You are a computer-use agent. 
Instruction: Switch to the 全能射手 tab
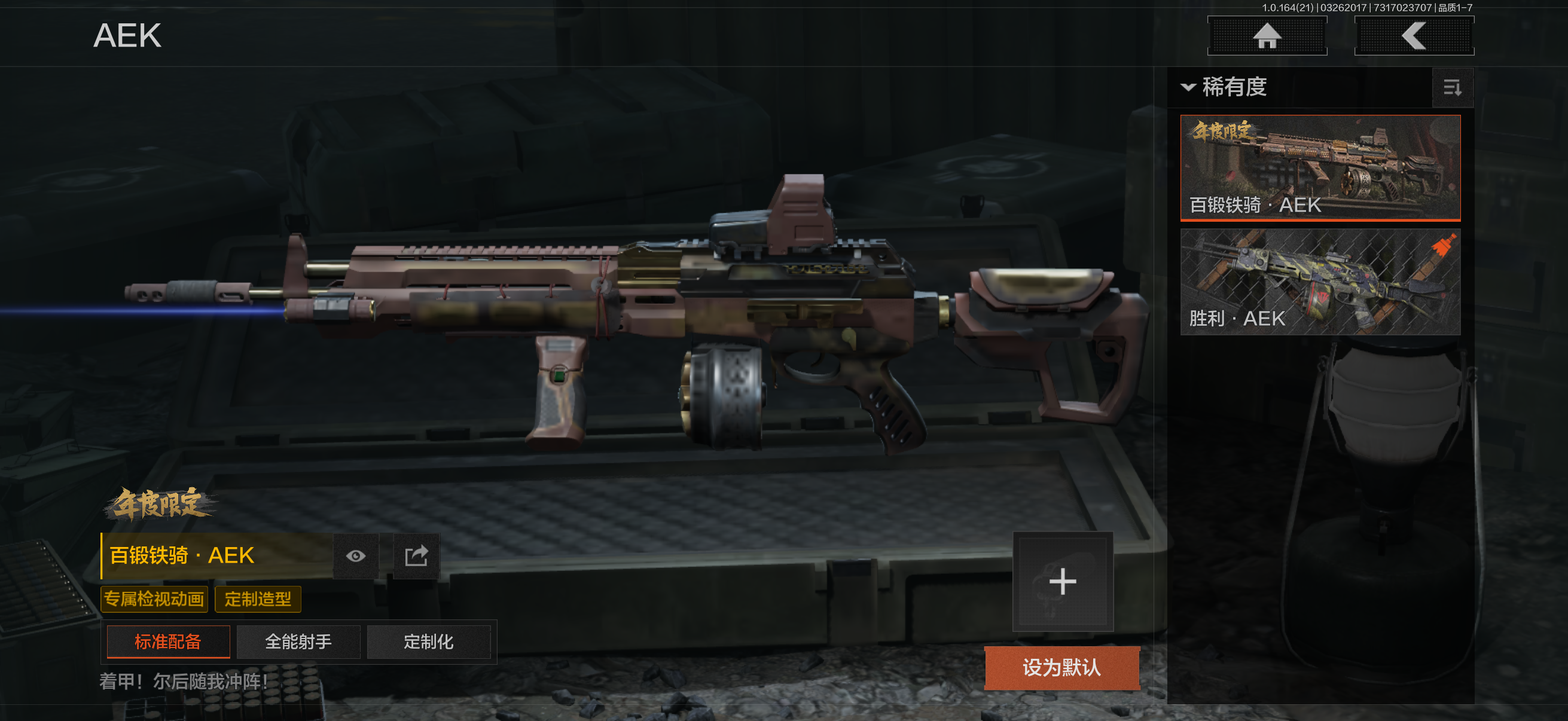point(298,641)
